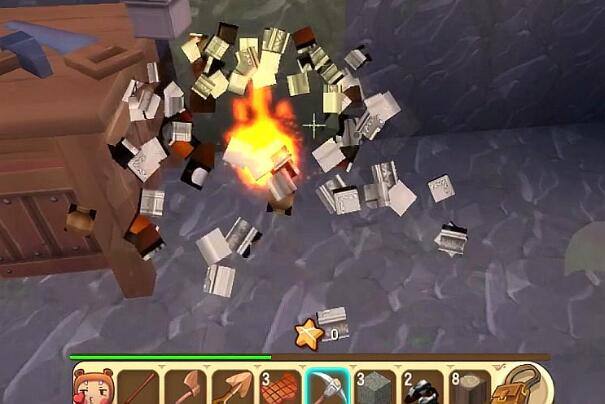The height and width of the screenshot is (404, 605).
Task: Open the backpack inventory
Action: (x=513, y=386)
